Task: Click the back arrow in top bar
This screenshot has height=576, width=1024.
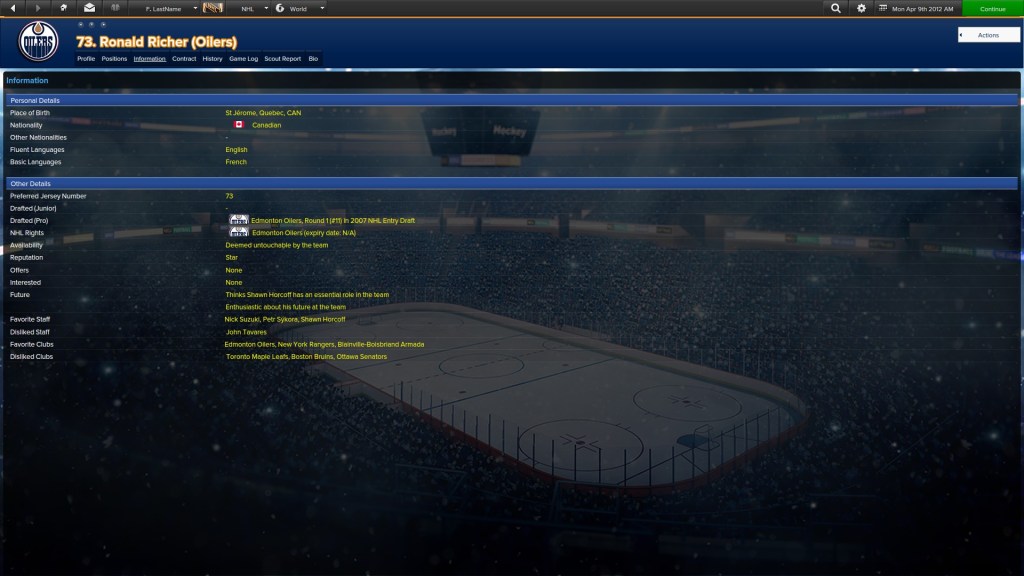Action: pos(13,9)
